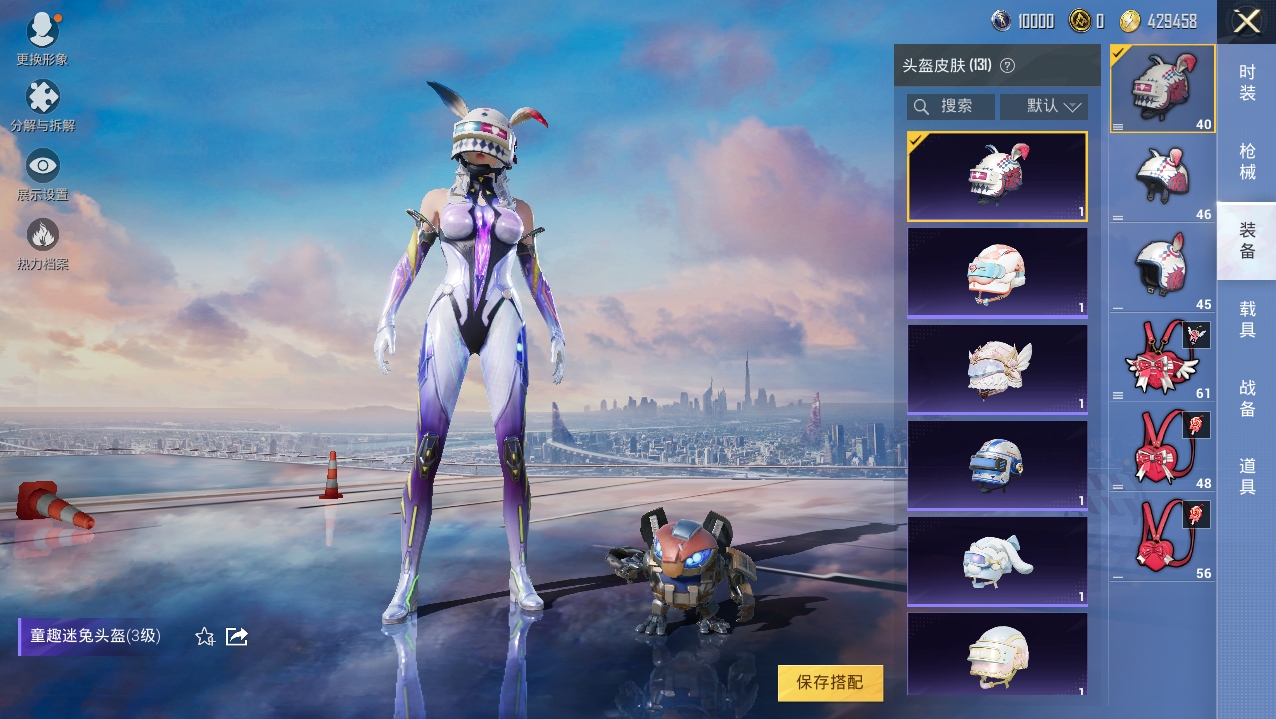Image resolution: width=1276 pixels, height=719 pixels.
Task: Open 分解与拆解 dismantle menu
Action: pos(42,105)
